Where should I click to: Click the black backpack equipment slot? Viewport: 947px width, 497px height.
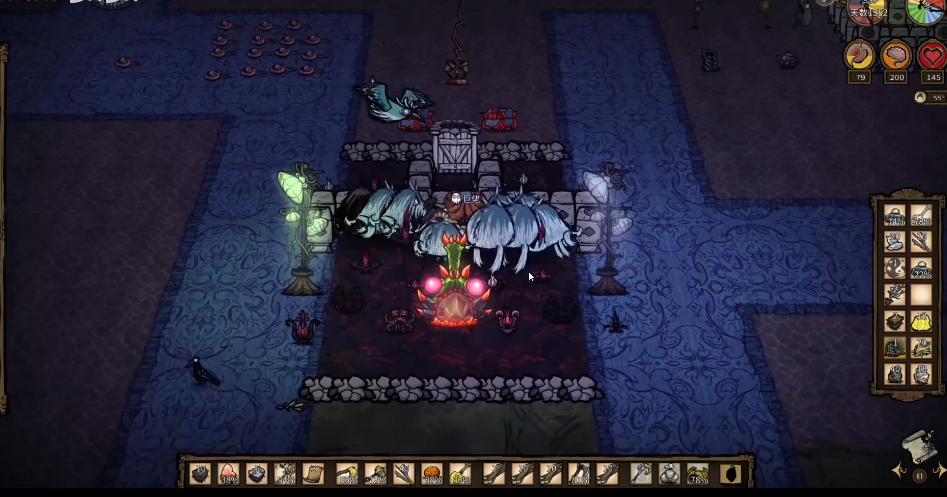click(x=729, y=473)
